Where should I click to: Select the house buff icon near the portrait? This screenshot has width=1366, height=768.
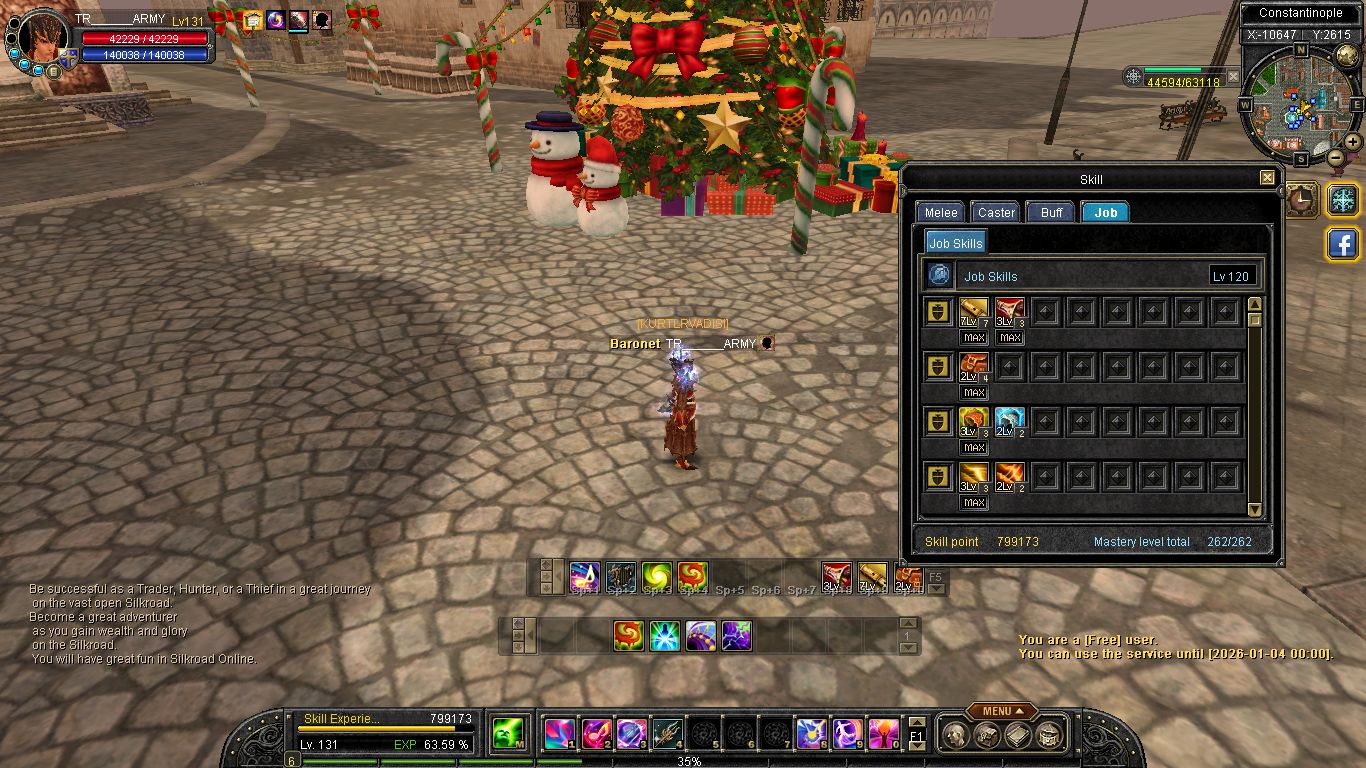[252, 20]
